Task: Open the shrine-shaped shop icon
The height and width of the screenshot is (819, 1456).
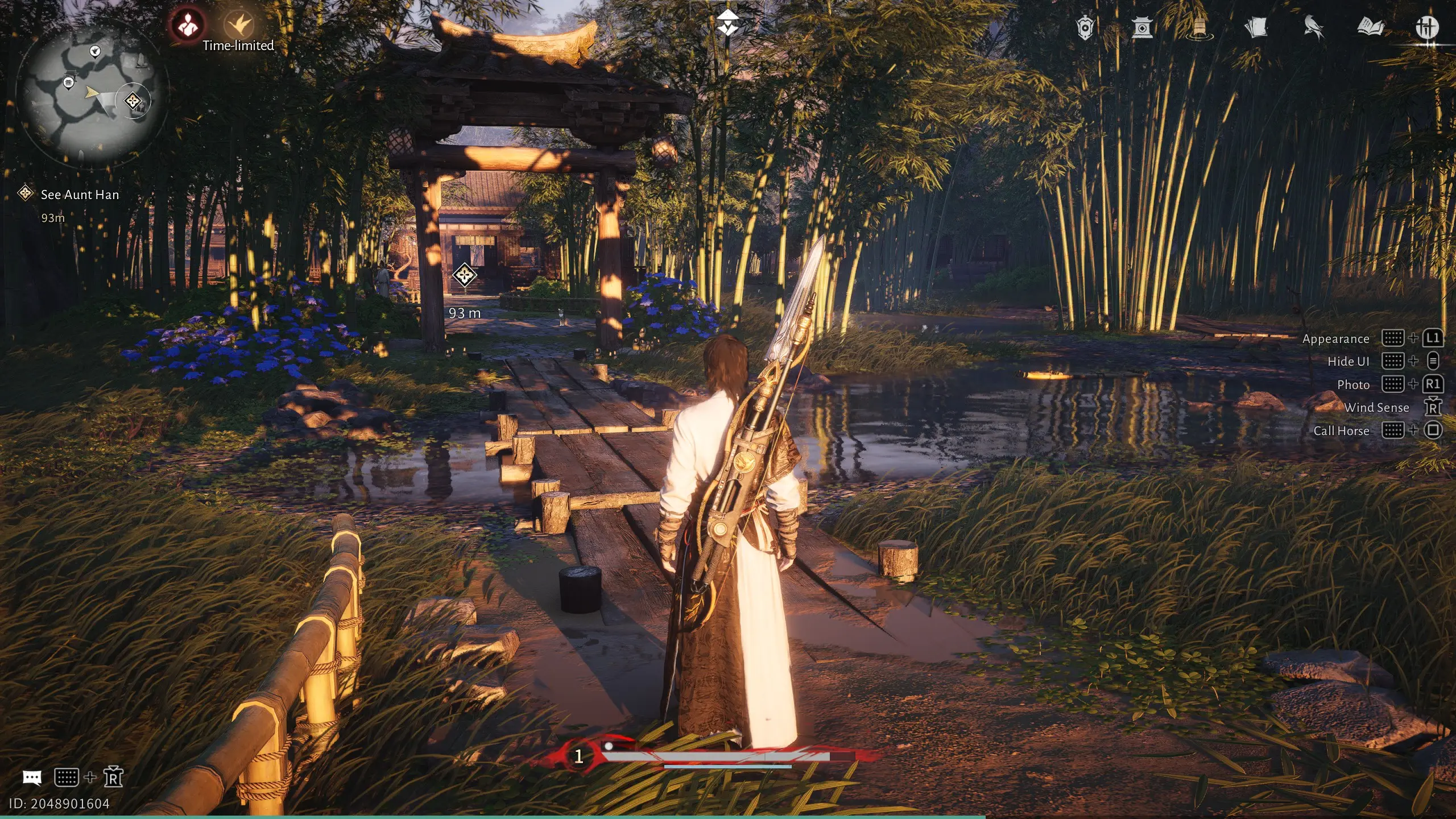Action: click(1141, 27)
